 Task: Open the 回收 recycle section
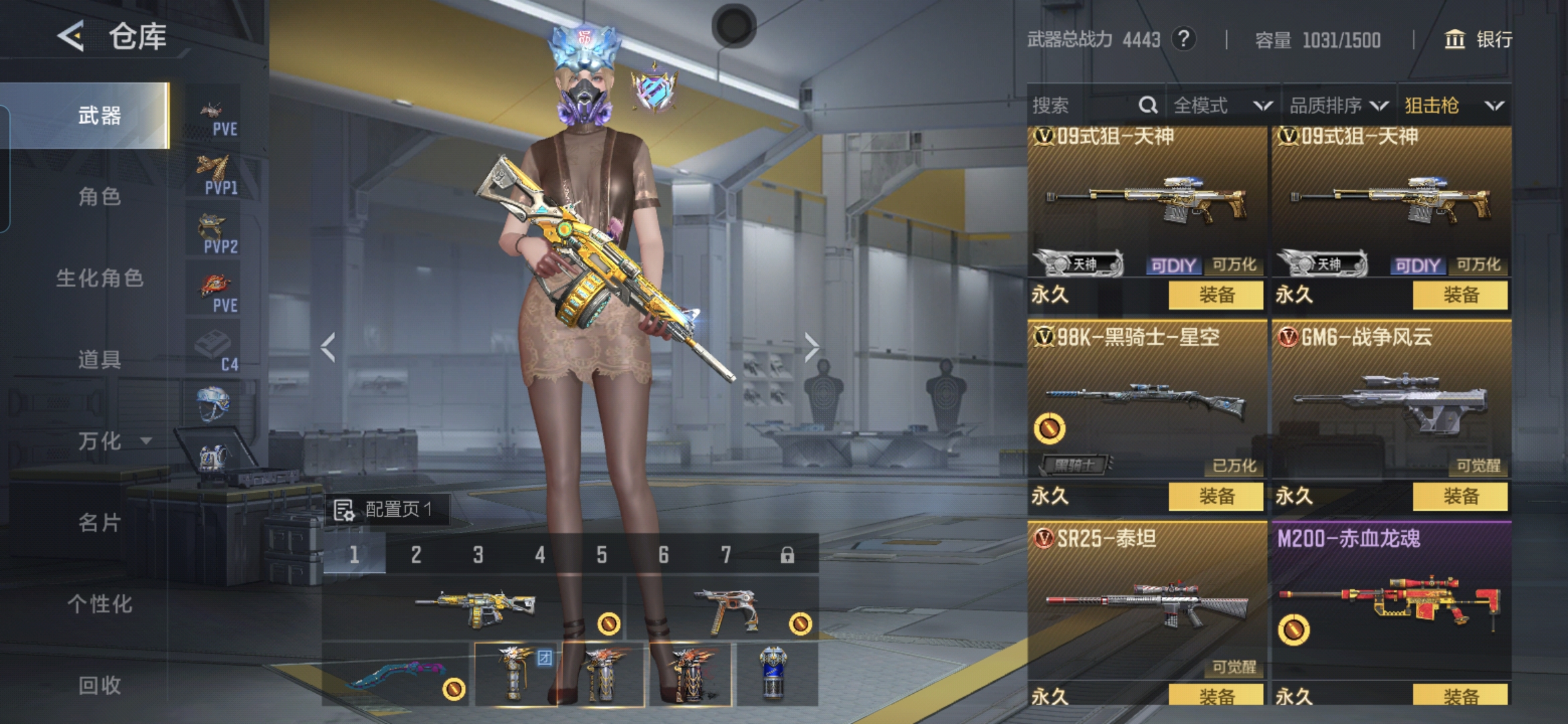[x=99, y=685]
